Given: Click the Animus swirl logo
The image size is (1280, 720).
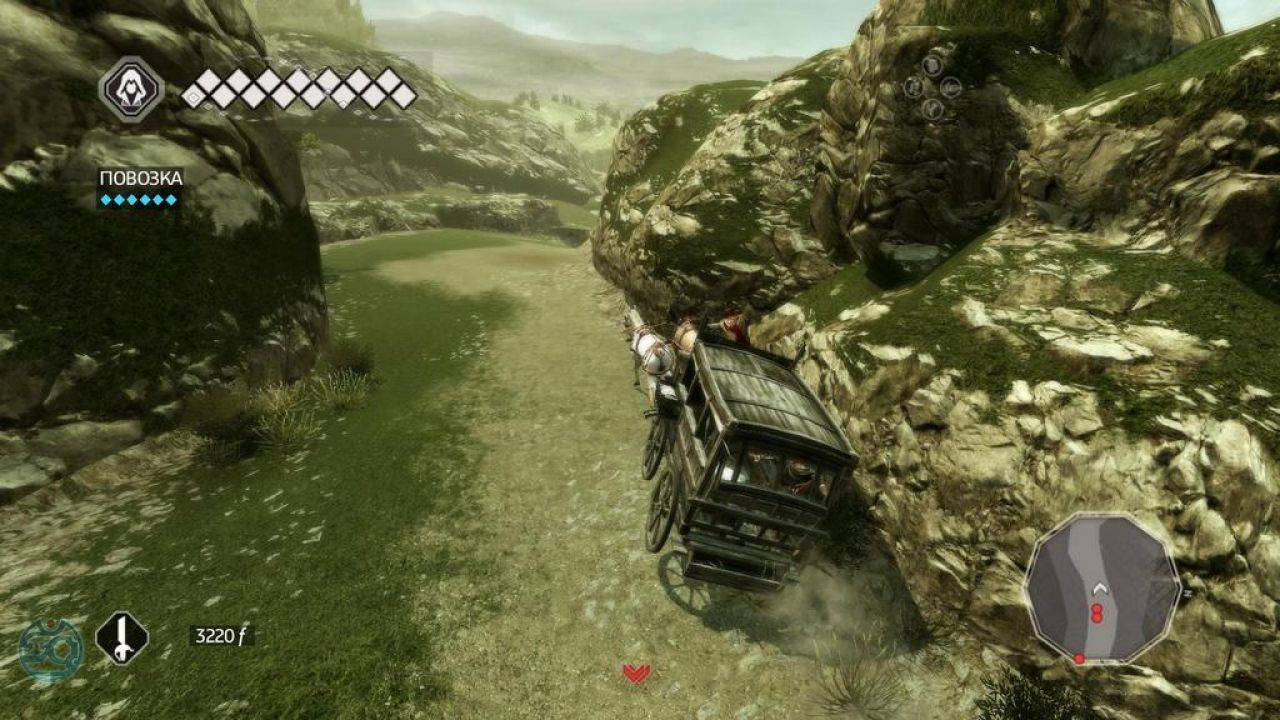Looking at the screenshot, I should [x=51, y=651].
